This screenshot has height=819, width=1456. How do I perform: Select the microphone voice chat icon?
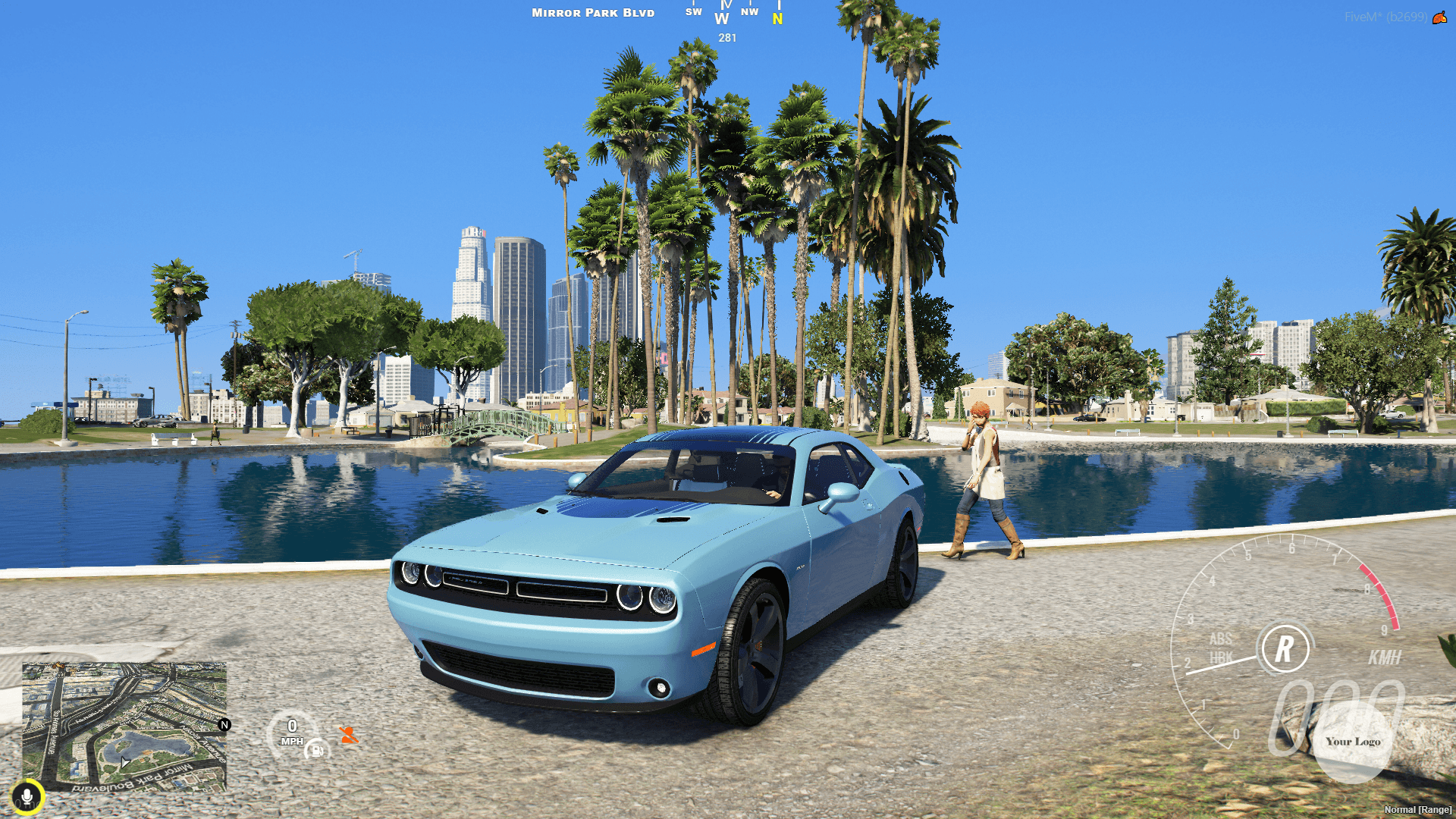[x=27, y=795]
